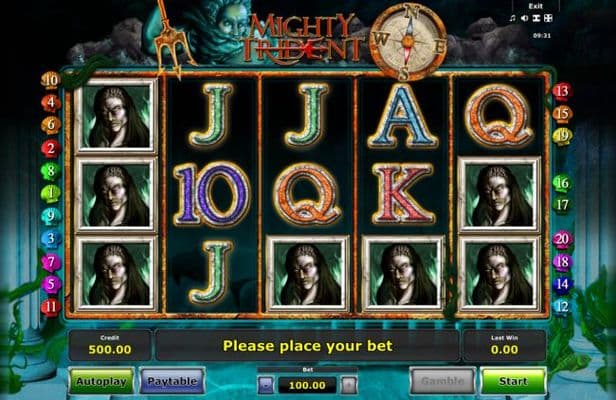Choose payline marker 12
This screenshot has height=400, width=616.
point(562,305)
